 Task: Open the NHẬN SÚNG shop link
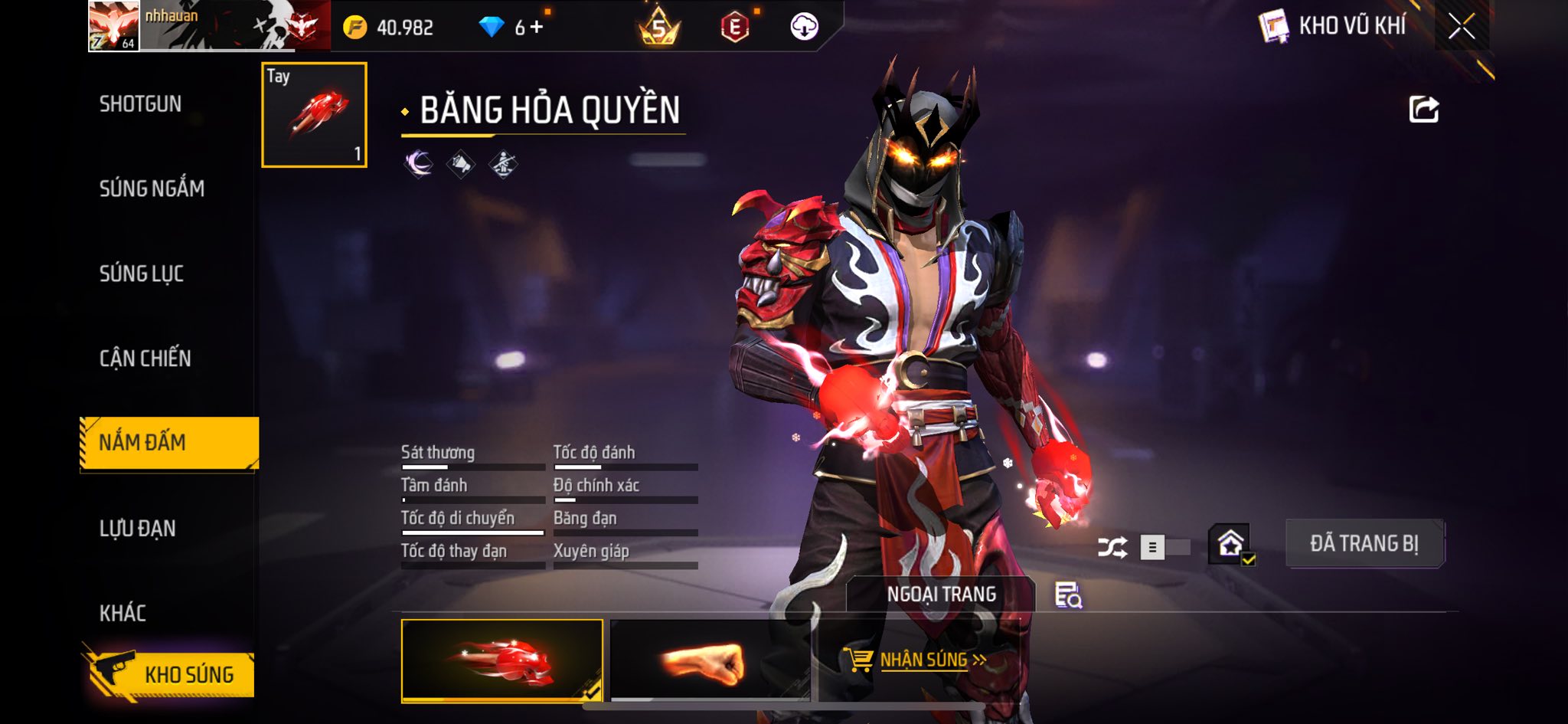pos(915,660)
